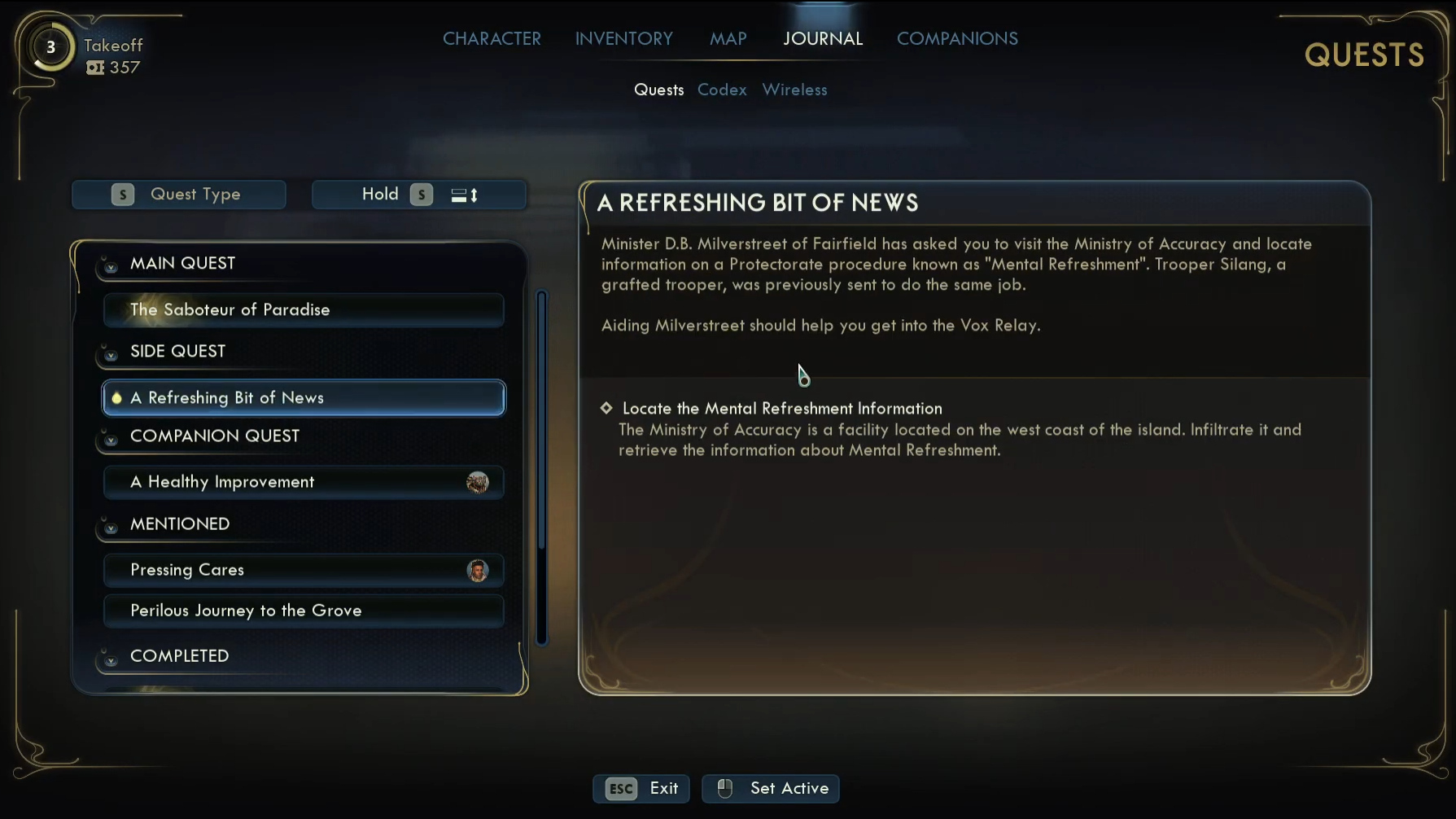Open A Healthy Improvement companion quest
Image resolution: width=1456 pixels, height=819 pixels.
(303, 482)
